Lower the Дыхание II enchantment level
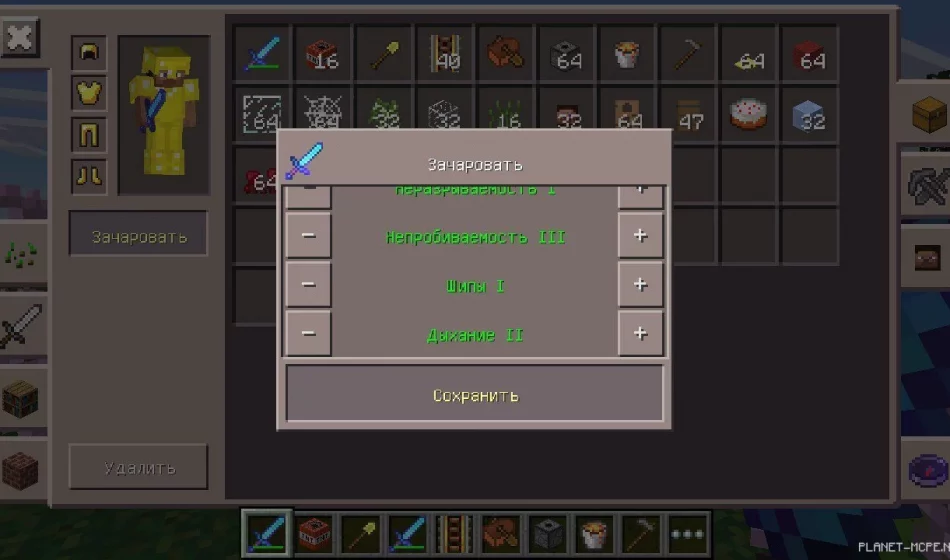Image resolution: width=950 pixels, height=560 pixels. [x=308, y=333]
